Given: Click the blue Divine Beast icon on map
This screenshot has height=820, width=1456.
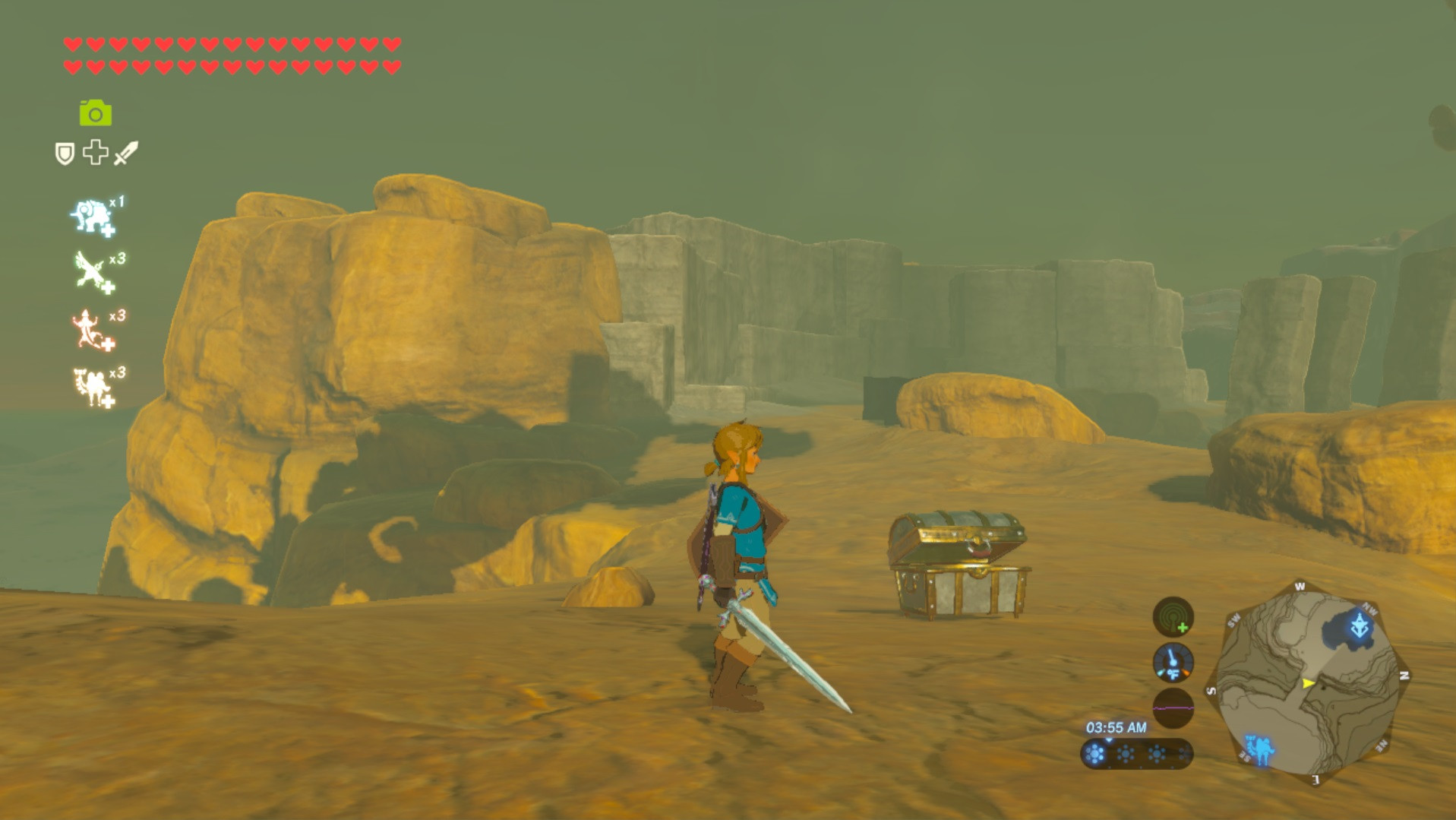Looking at the screenshot, I should click(1361, 625).
